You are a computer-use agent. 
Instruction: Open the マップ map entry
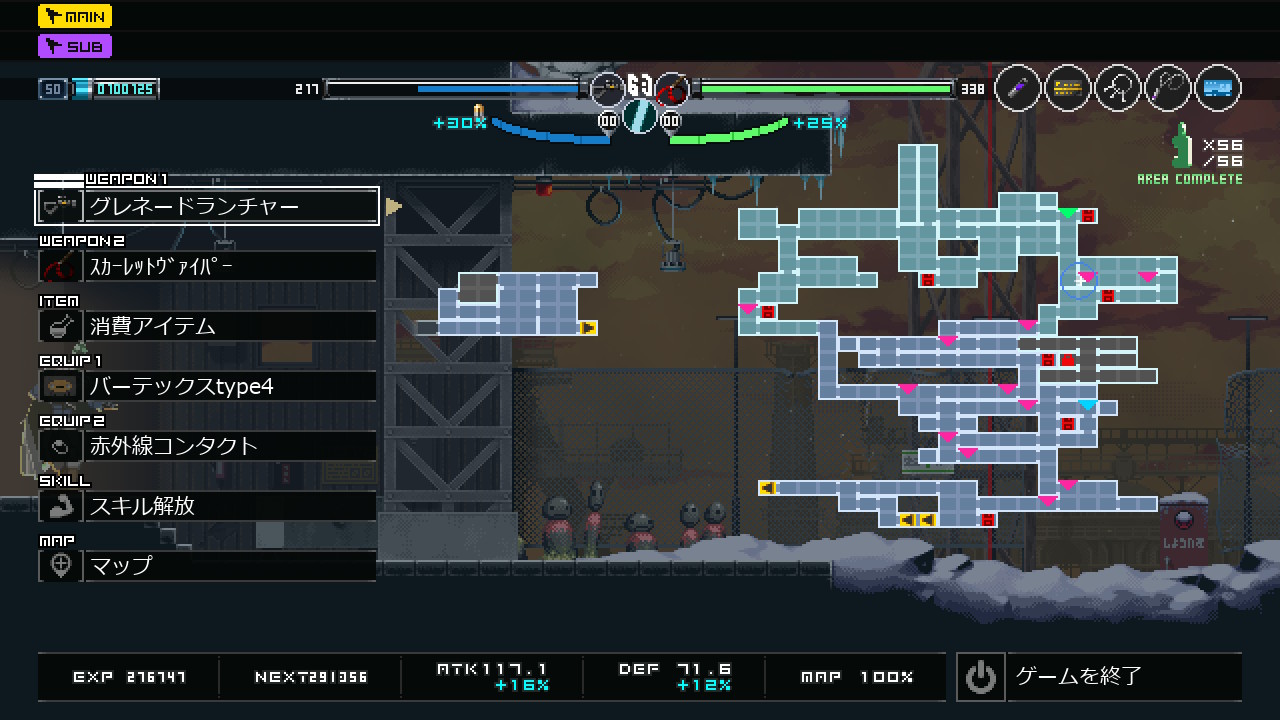(207, 566)
